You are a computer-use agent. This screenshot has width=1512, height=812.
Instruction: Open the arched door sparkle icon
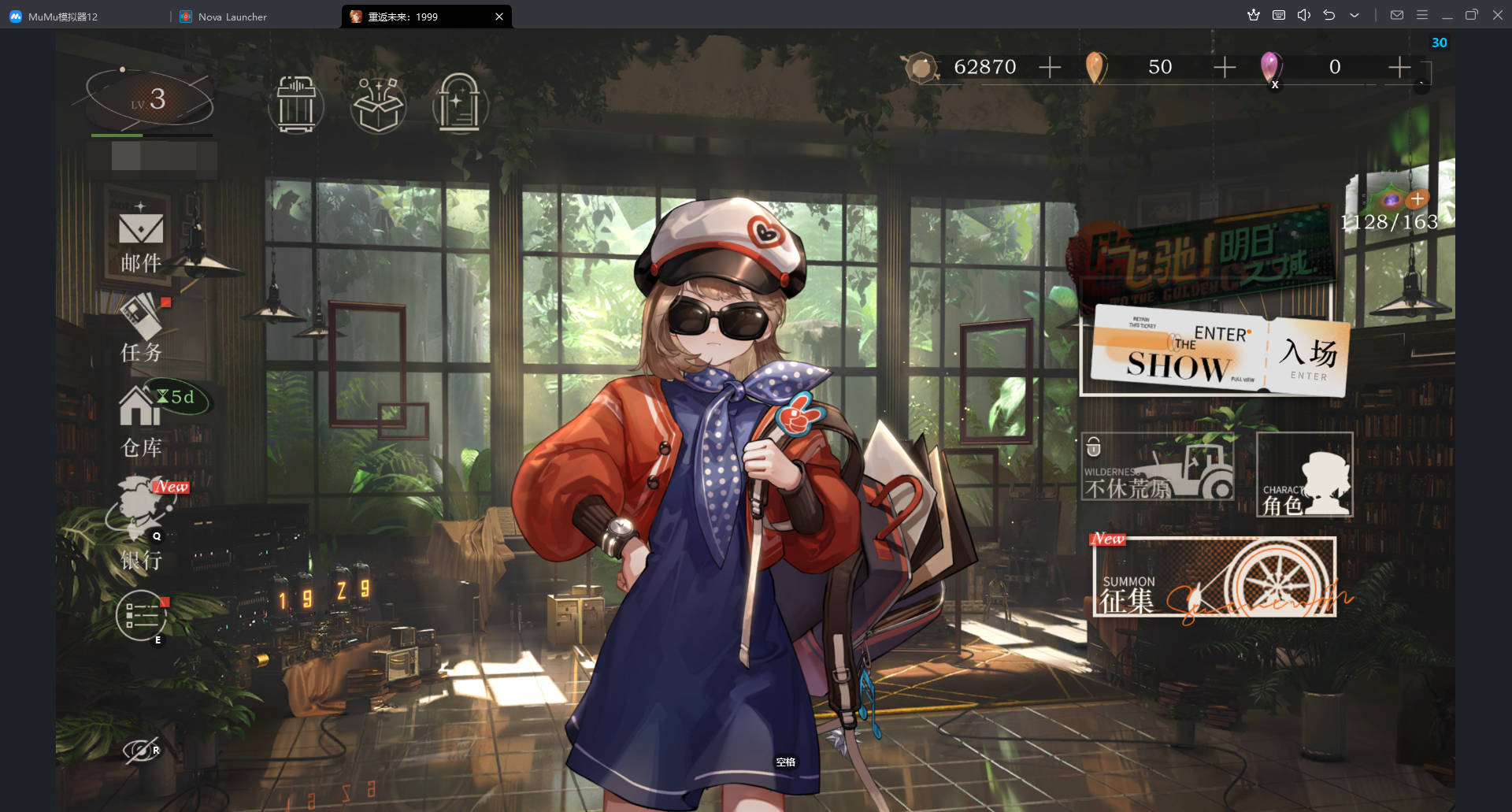click(460, 104)
